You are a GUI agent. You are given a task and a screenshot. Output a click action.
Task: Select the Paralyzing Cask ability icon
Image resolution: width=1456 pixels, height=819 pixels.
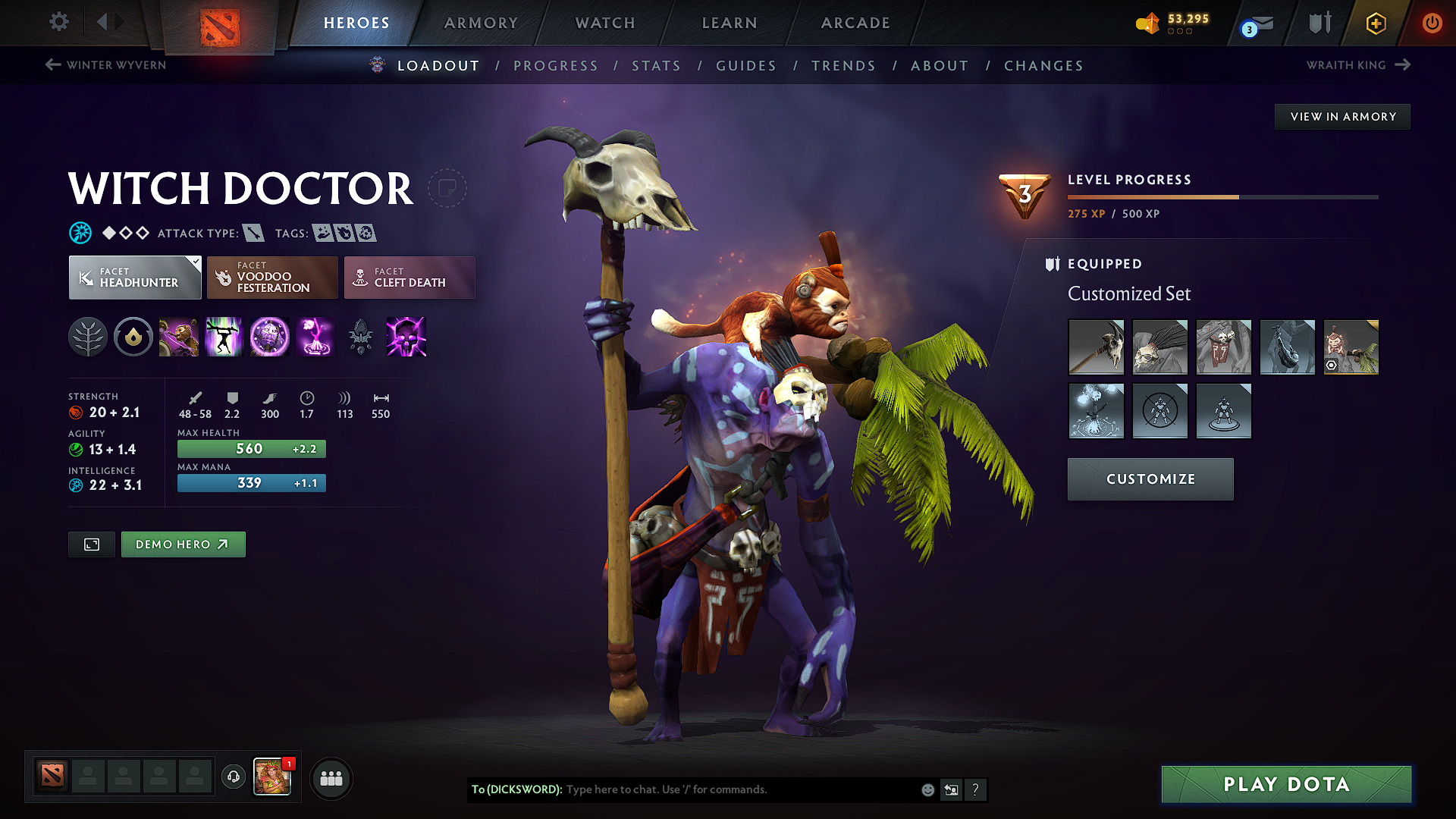[179, 337]
